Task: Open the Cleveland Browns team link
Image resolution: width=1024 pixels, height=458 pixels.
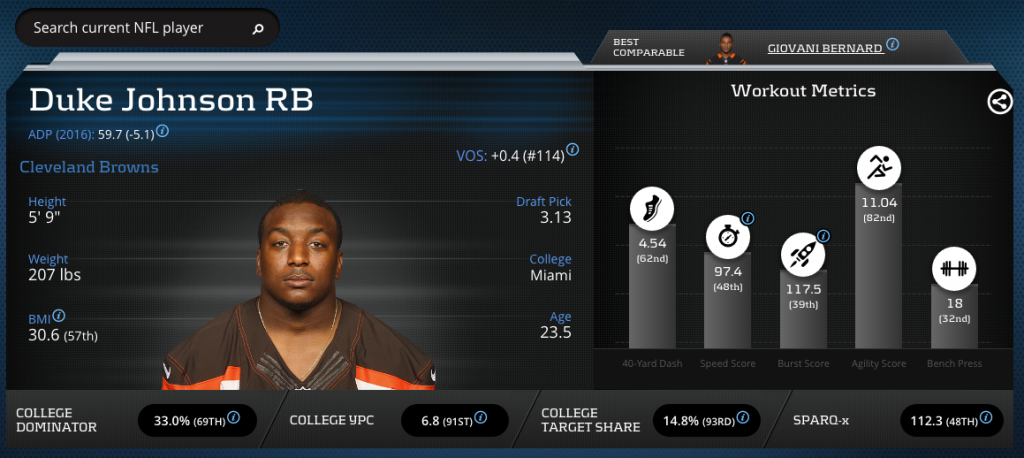Action: tap(89, 167)
